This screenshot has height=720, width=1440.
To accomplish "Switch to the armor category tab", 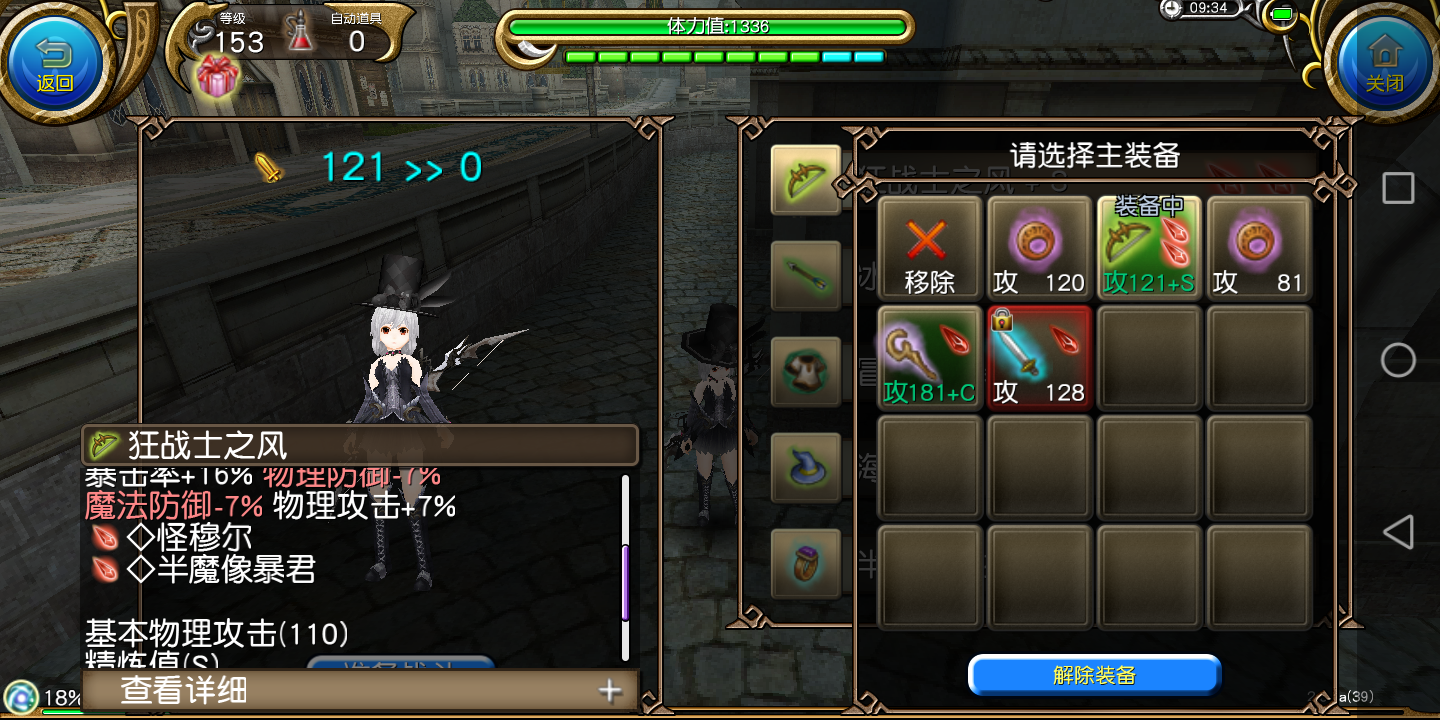I will [807, 370].
